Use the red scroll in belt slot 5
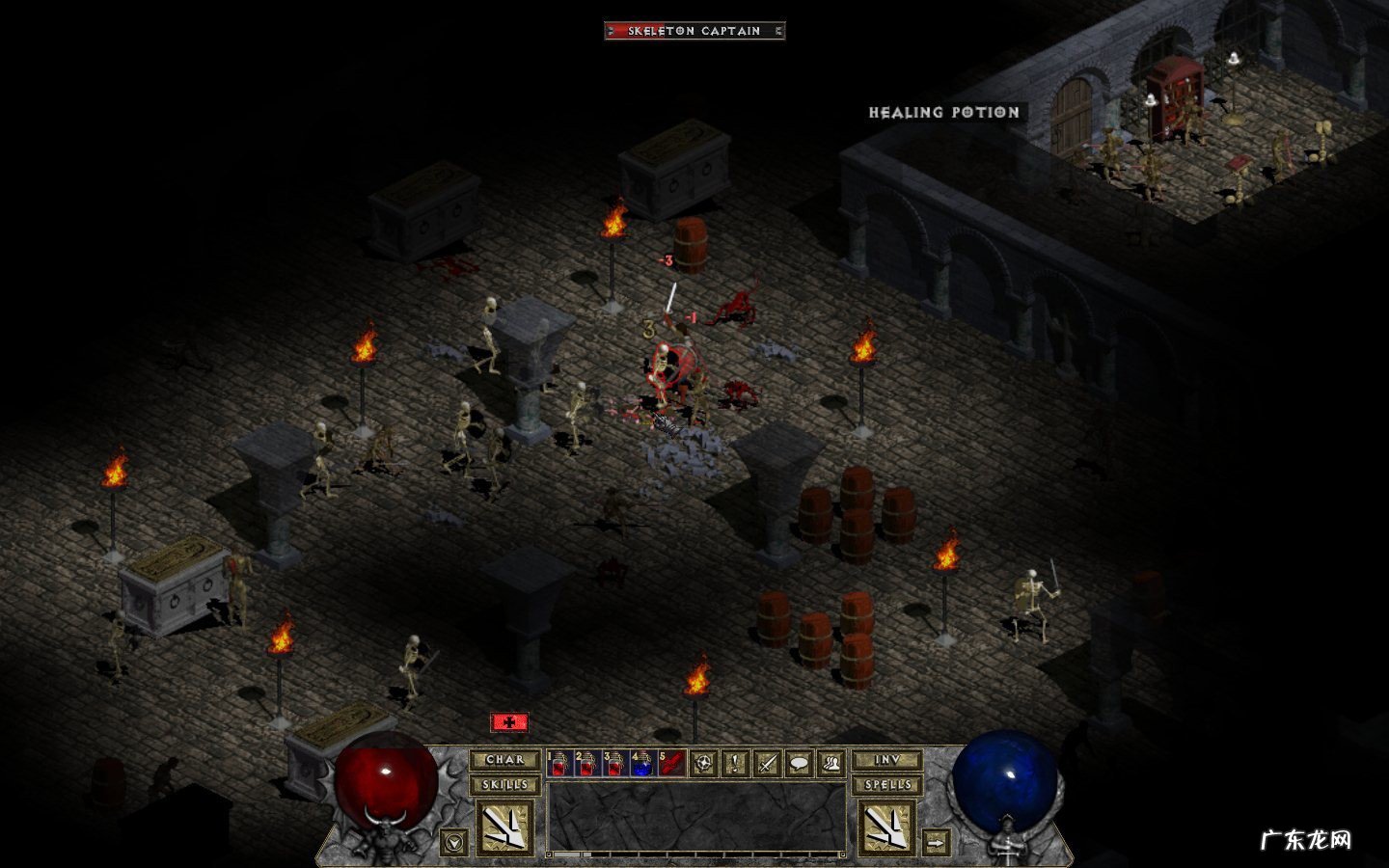 671,764
